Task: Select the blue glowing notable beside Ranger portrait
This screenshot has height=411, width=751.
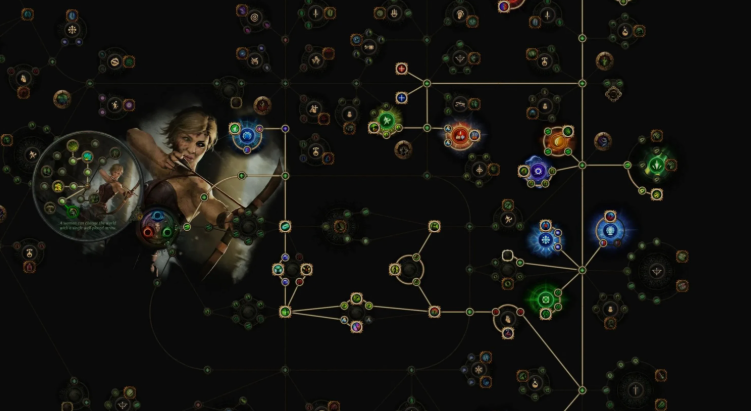Action: 246,132
